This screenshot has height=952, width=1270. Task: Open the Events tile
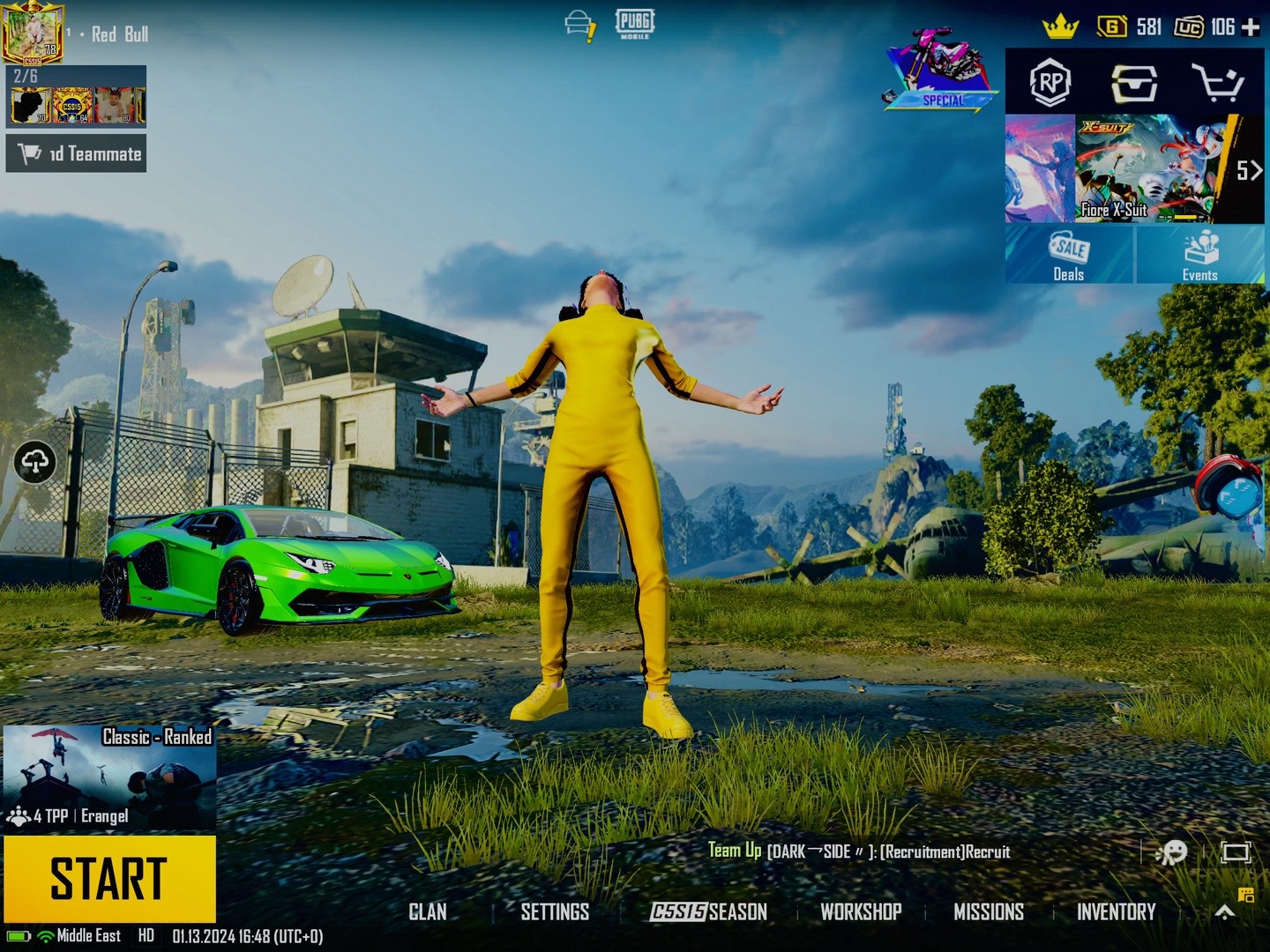(x=1199, y=255)
